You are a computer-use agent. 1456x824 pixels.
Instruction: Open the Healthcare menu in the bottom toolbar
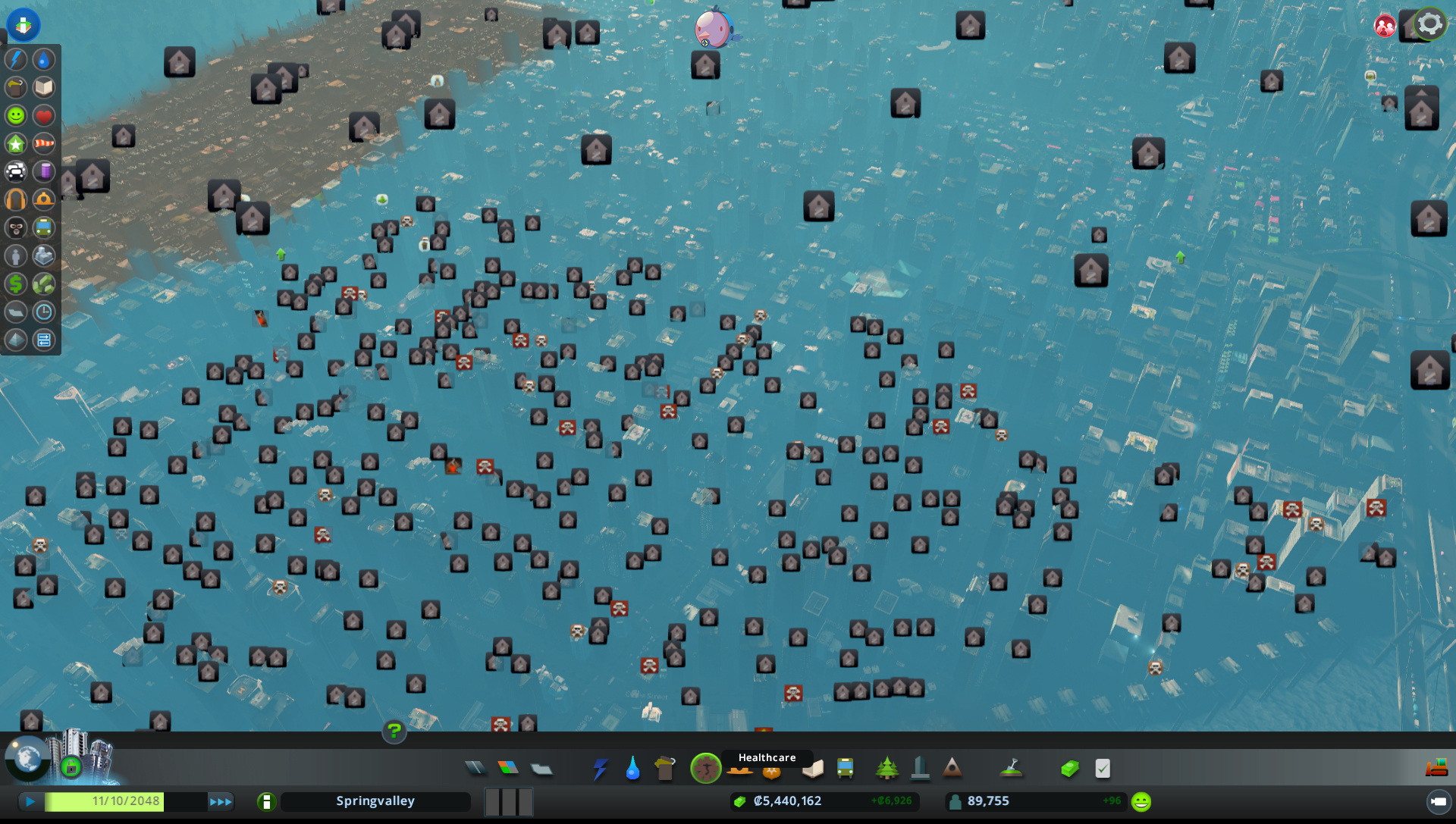706,768
